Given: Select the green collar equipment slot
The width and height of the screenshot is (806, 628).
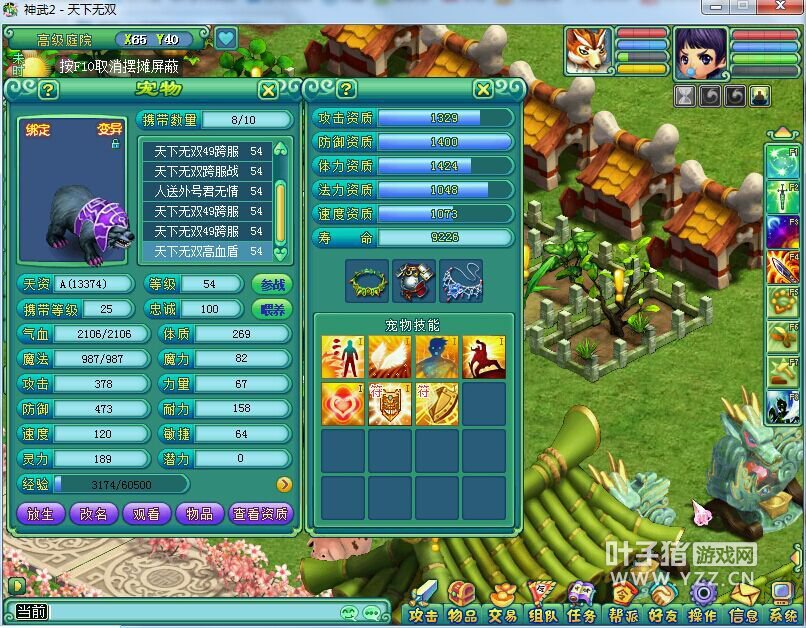Looking at the screenshot, I should click(367, 281).
